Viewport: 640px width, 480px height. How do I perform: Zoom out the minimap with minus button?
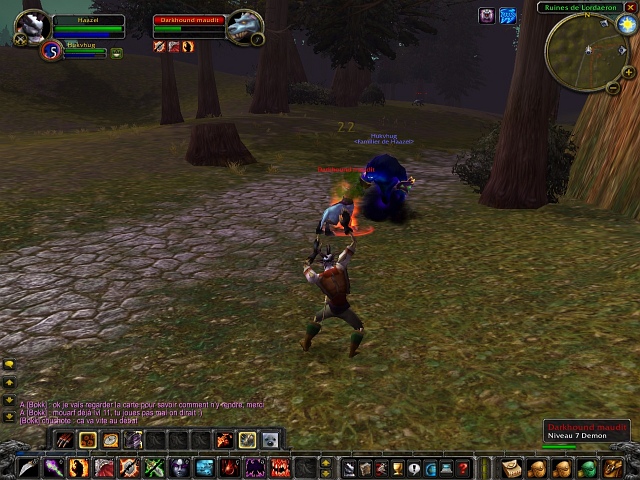coord(613,87)
